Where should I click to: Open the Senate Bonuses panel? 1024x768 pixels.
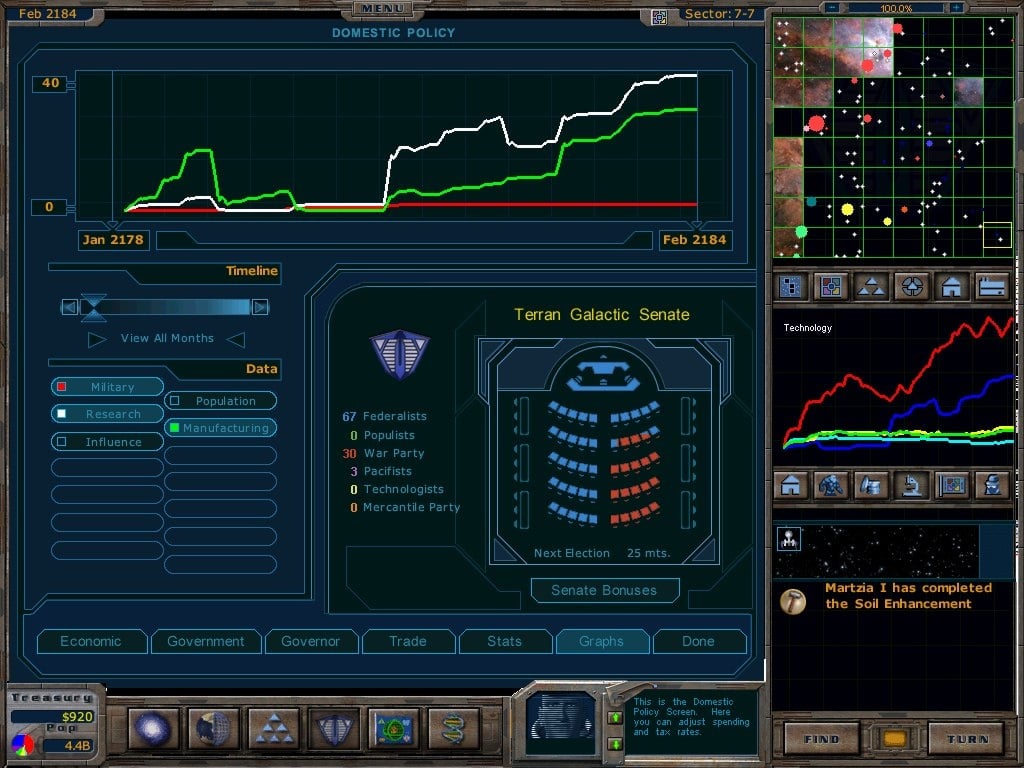(604, 590)
